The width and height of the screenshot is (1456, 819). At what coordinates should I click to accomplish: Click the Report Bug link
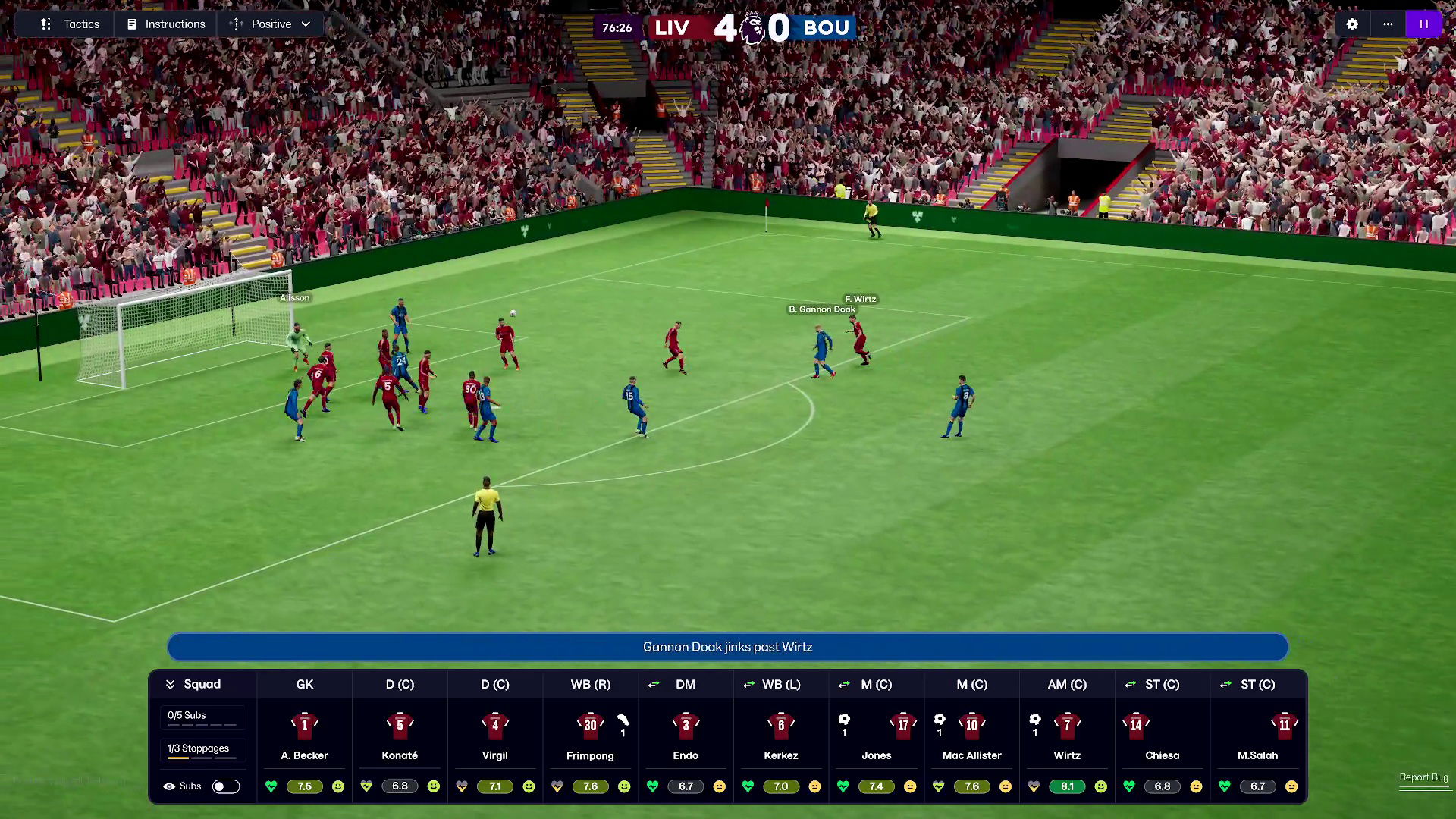click(x=1423, y=777)
